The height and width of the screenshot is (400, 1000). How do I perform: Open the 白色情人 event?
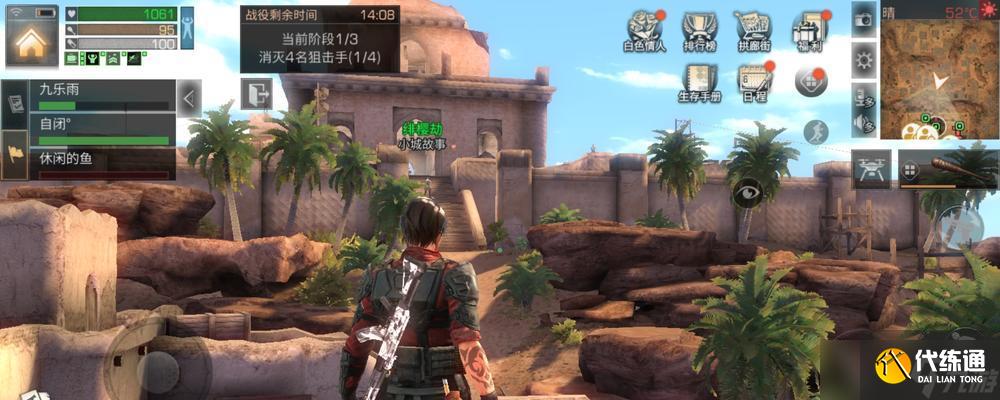[x=644, y=31]
